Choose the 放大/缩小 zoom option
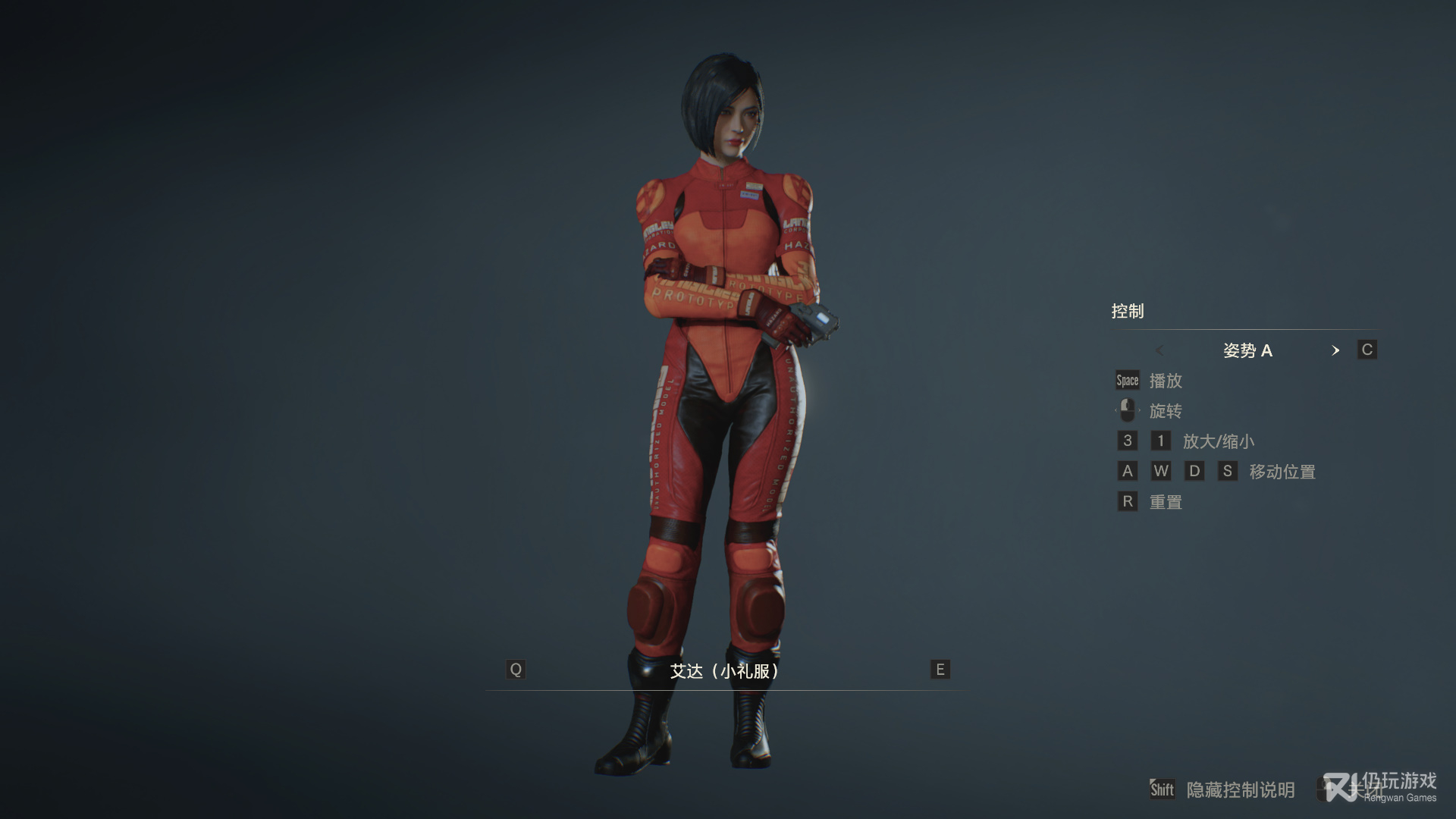Screen dimensions: 1456x819 pos(1218,441)
